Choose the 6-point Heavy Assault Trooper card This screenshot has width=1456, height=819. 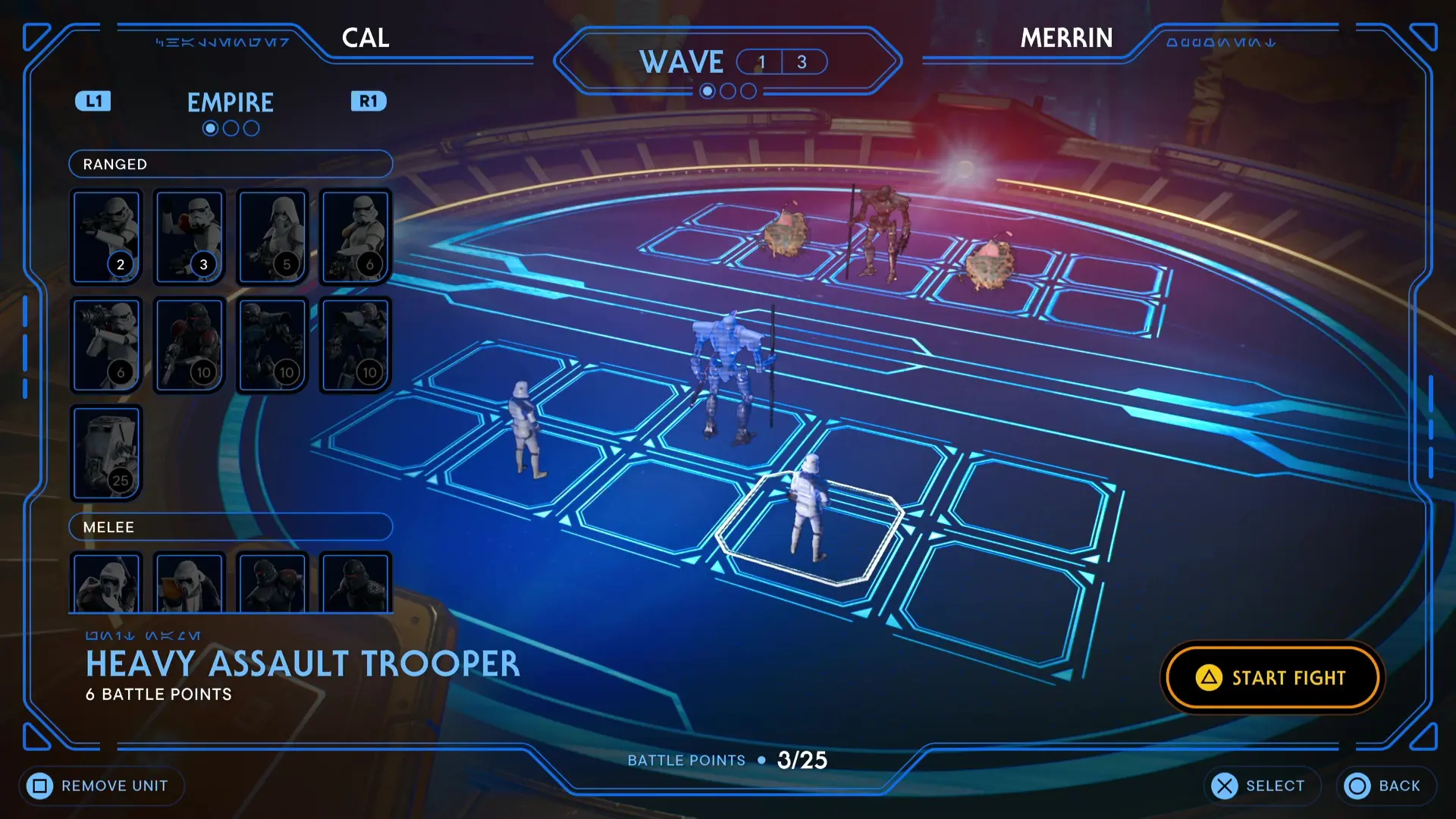(356, 237)
